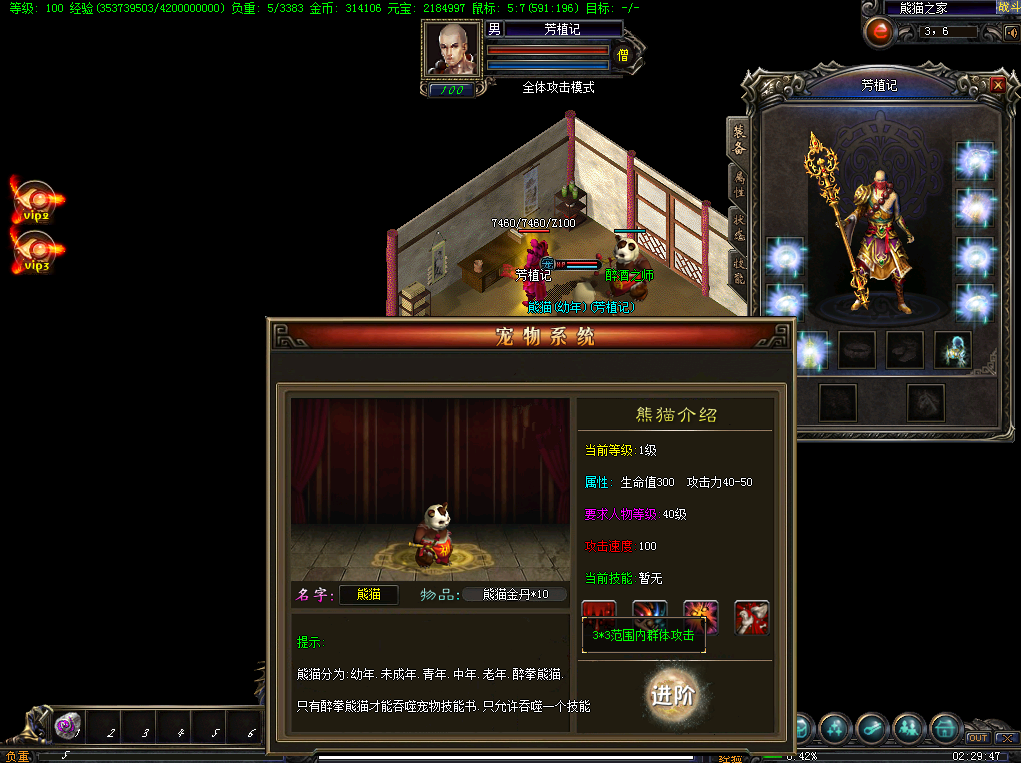Show the 技能 skills tab
This screenshot has width=1021, height=763.
pos(739,268)
